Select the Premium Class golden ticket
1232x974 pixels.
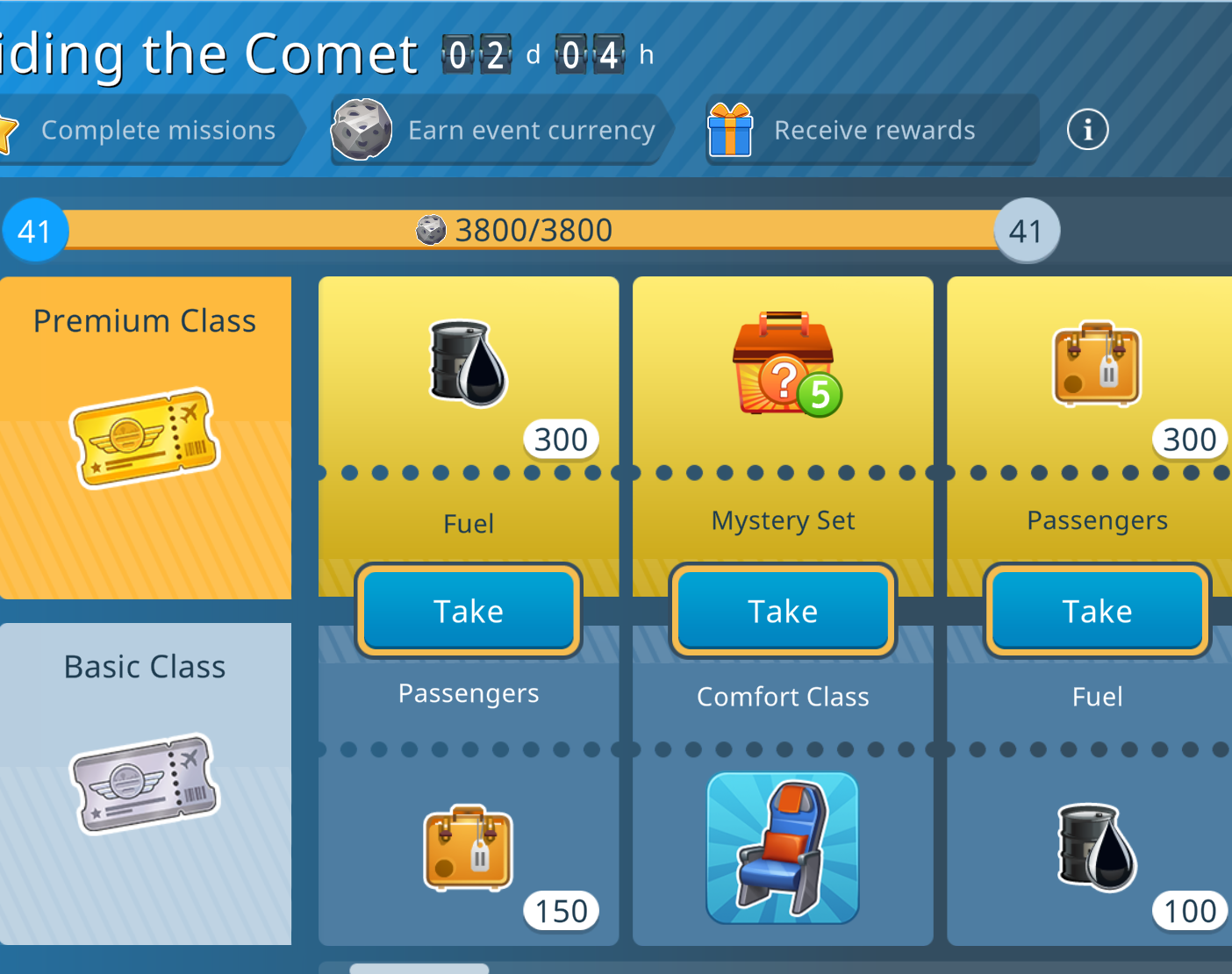[145, 437]
